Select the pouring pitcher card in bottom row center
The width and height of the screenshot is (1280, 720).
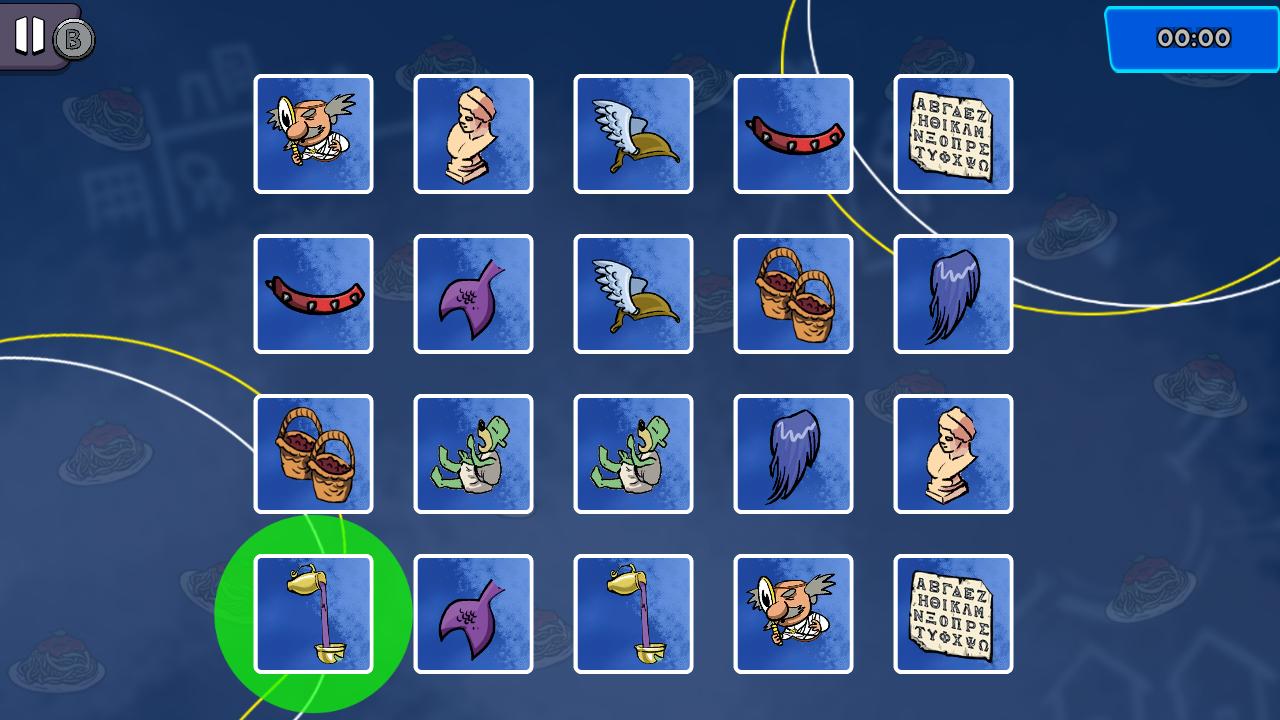click(633, 613)
